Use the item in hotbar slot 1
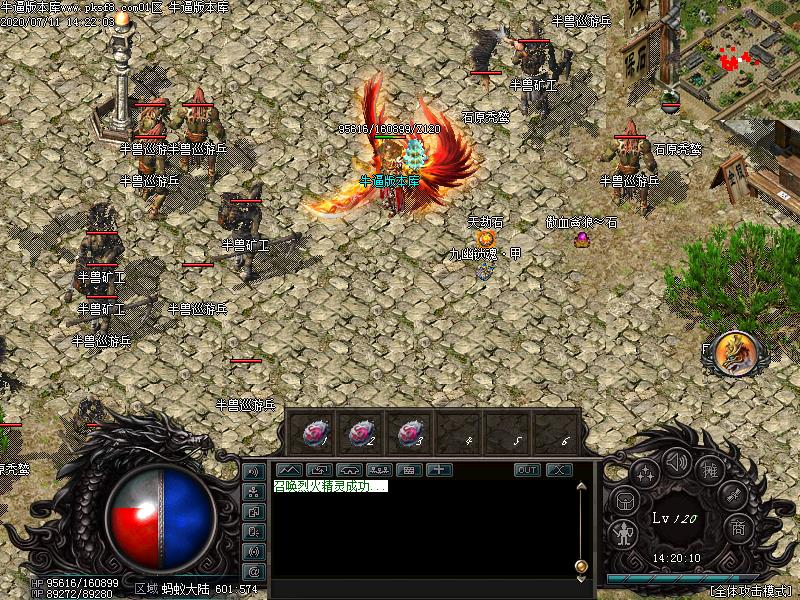The height and width of the screenshot is (600, 800). (x=312, y=433)
